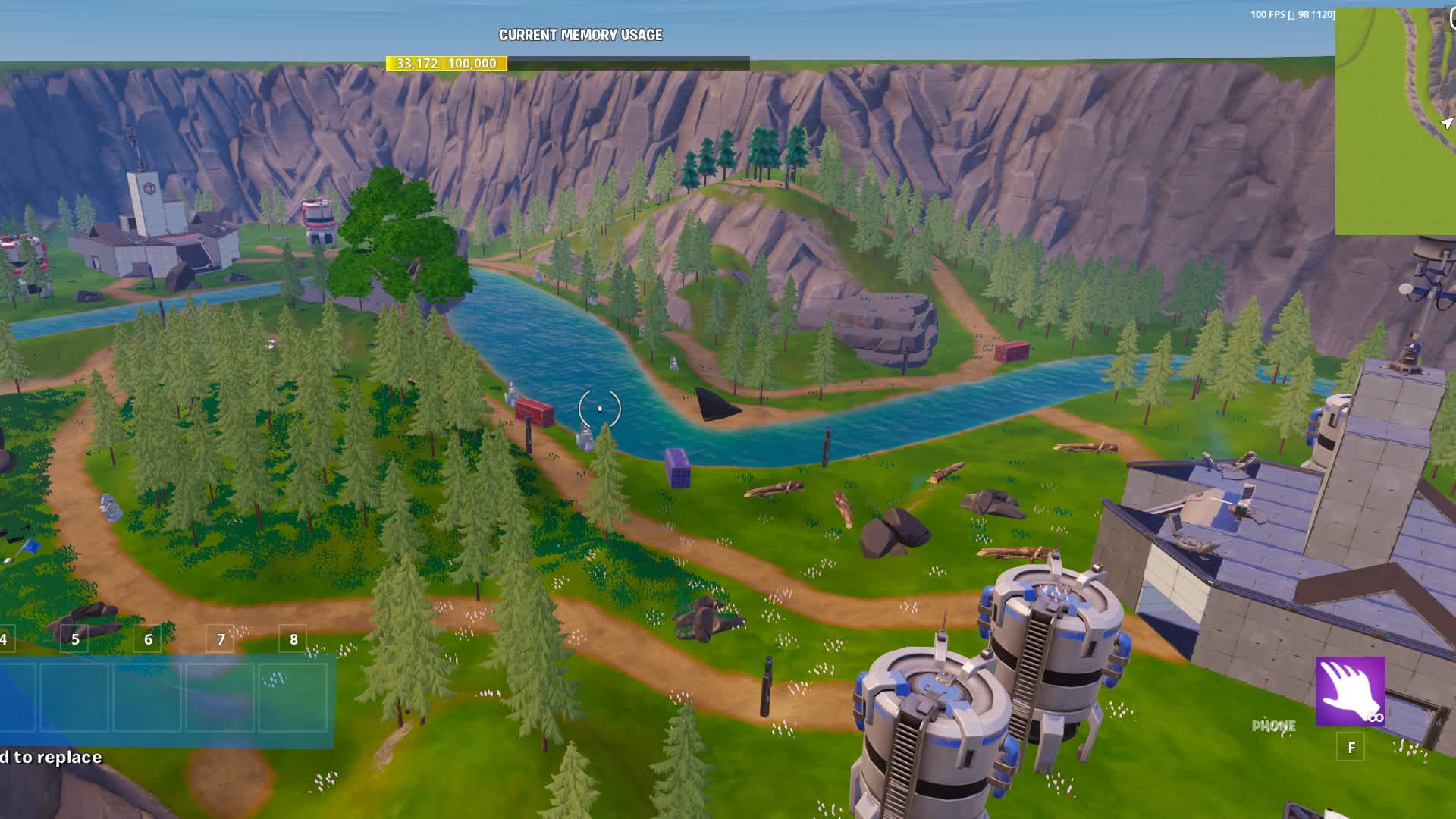1456x819 pixels.
Task: Select hotbar slot 5
Action: point(75,639)
